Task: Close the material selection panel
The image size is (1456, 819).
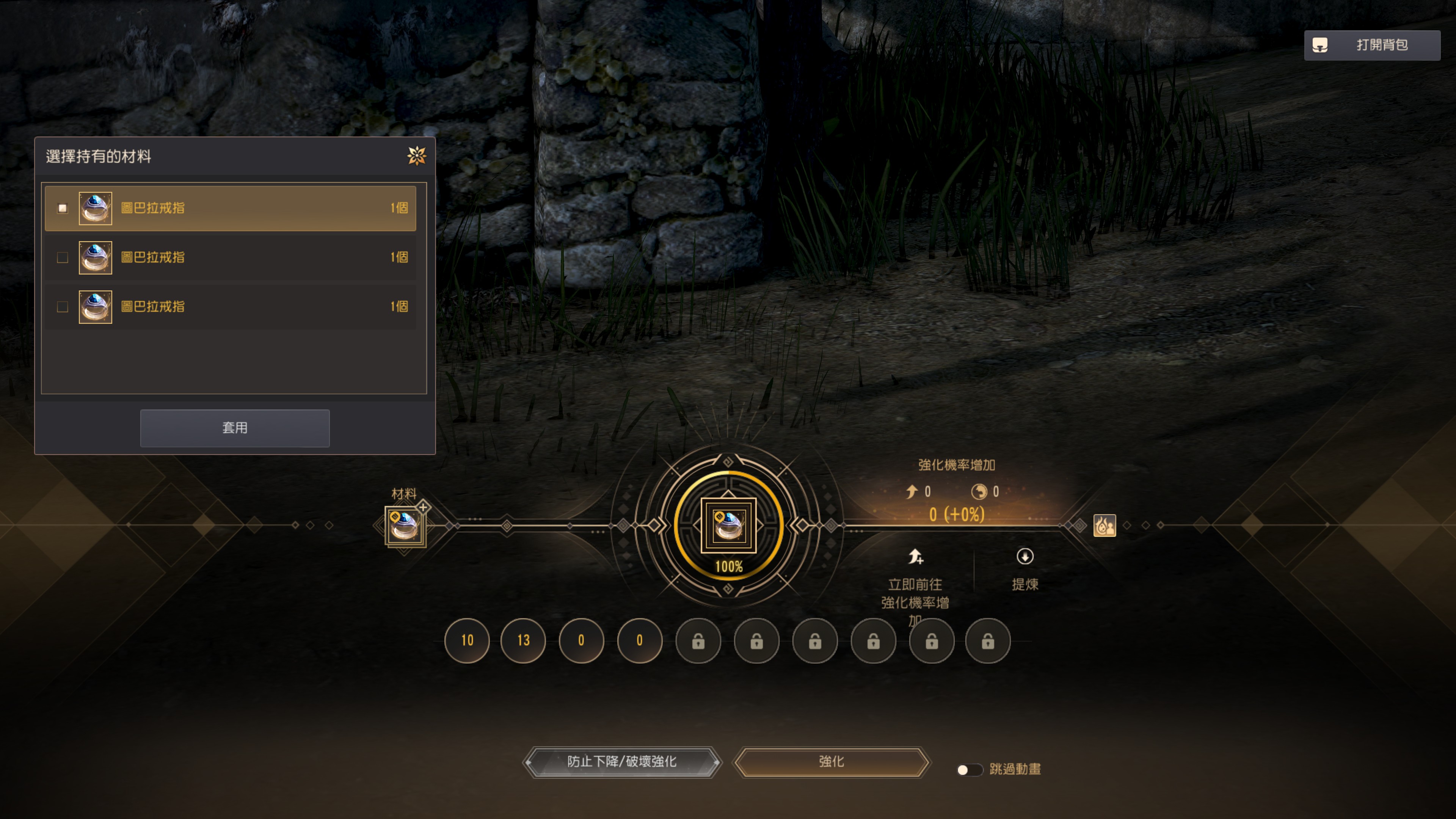Action: click(417, 155)
